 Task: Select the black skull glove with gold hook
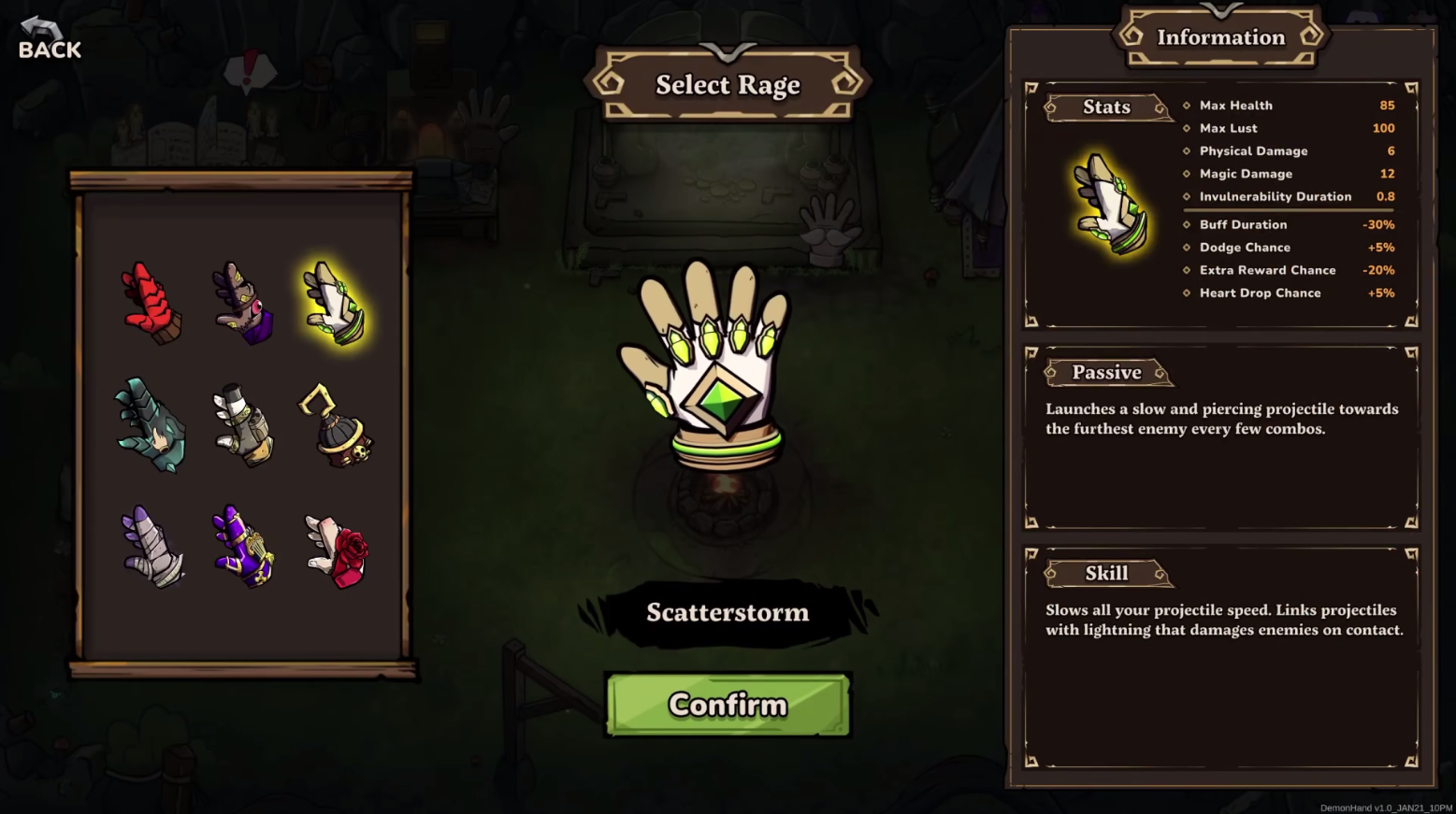click(x=337, y=426)
